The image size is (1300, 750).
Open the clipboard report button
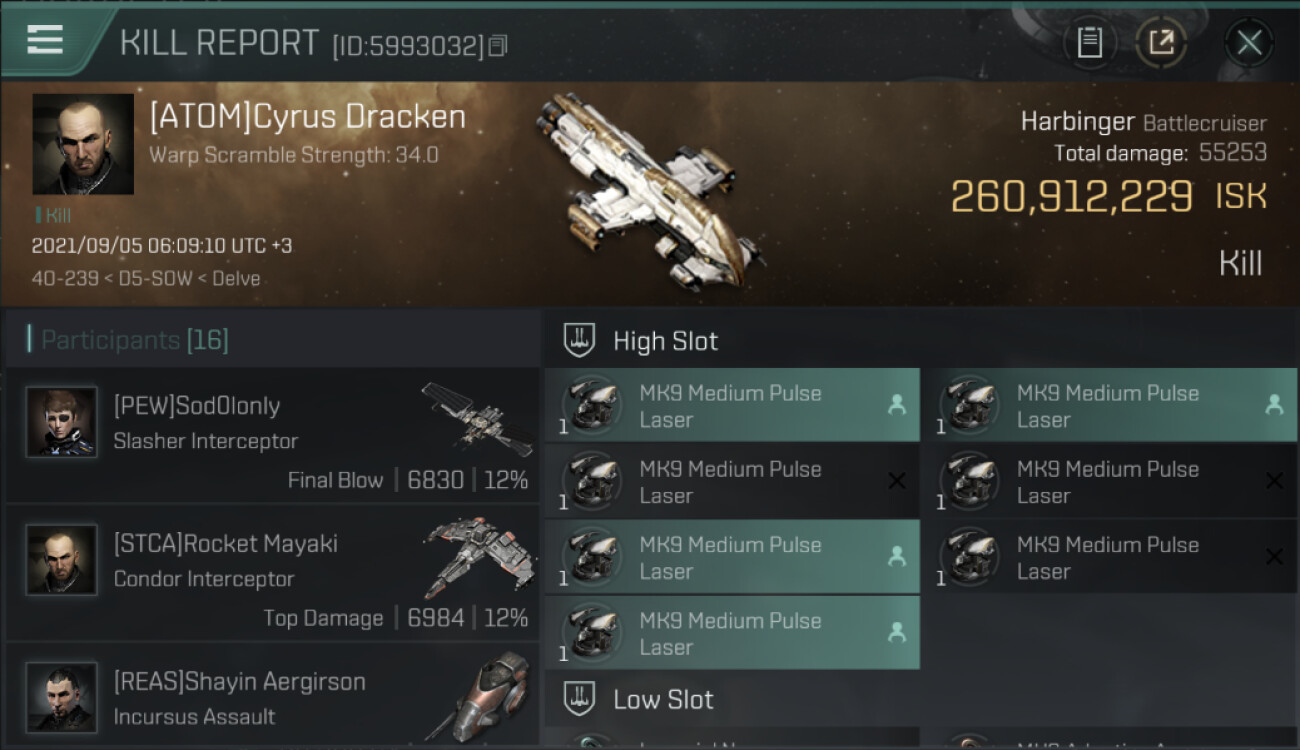1090,43
